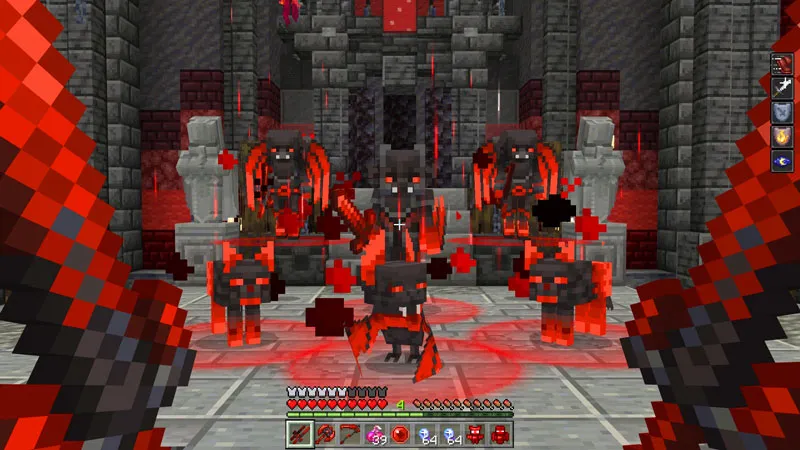Select the red battle axe slot

pos(324,433)
